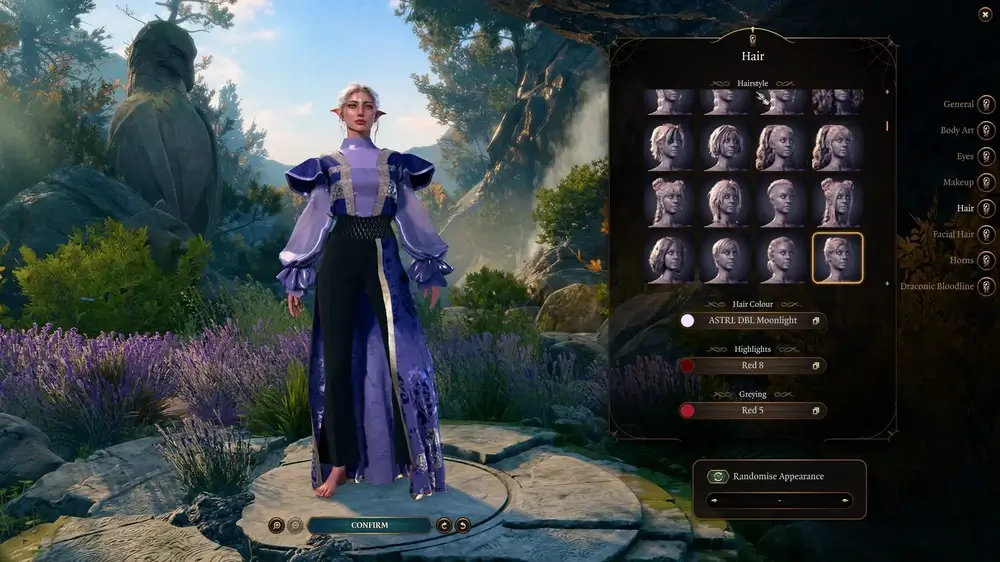Viewport: 1000px width, 562px height.
Task: Change the Highlights colour Red 8
Action: coord(751,366)
